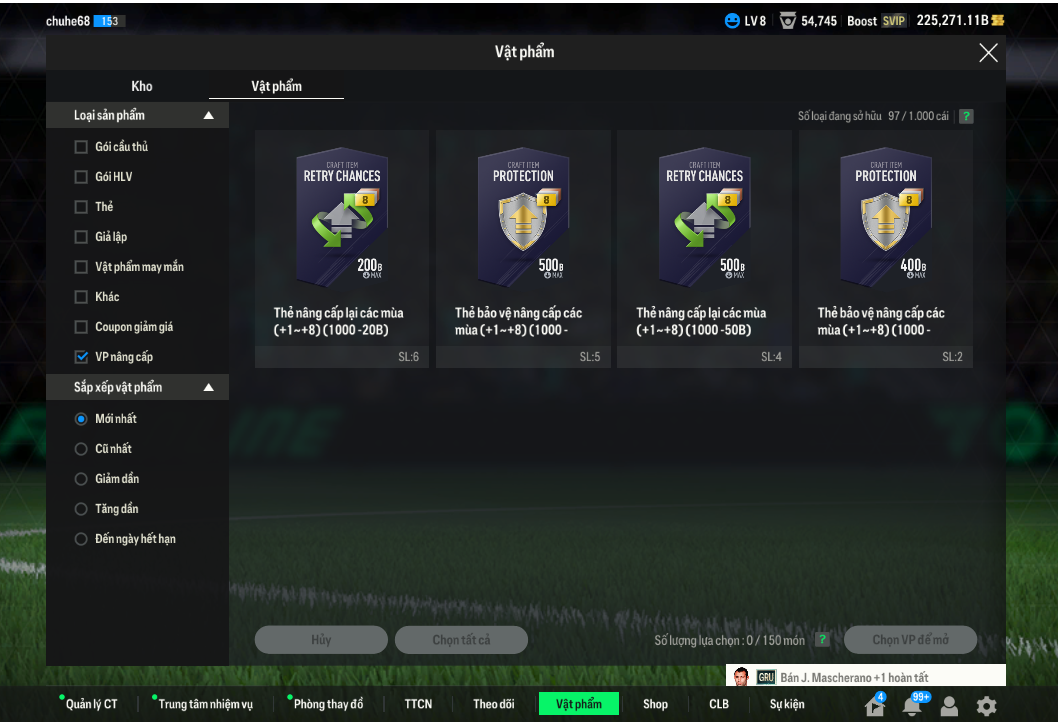The width and height of the screenshot is (1058, 722).
Task: Tick the Gói cầu thủ checkbox
Action: point(81,147)
